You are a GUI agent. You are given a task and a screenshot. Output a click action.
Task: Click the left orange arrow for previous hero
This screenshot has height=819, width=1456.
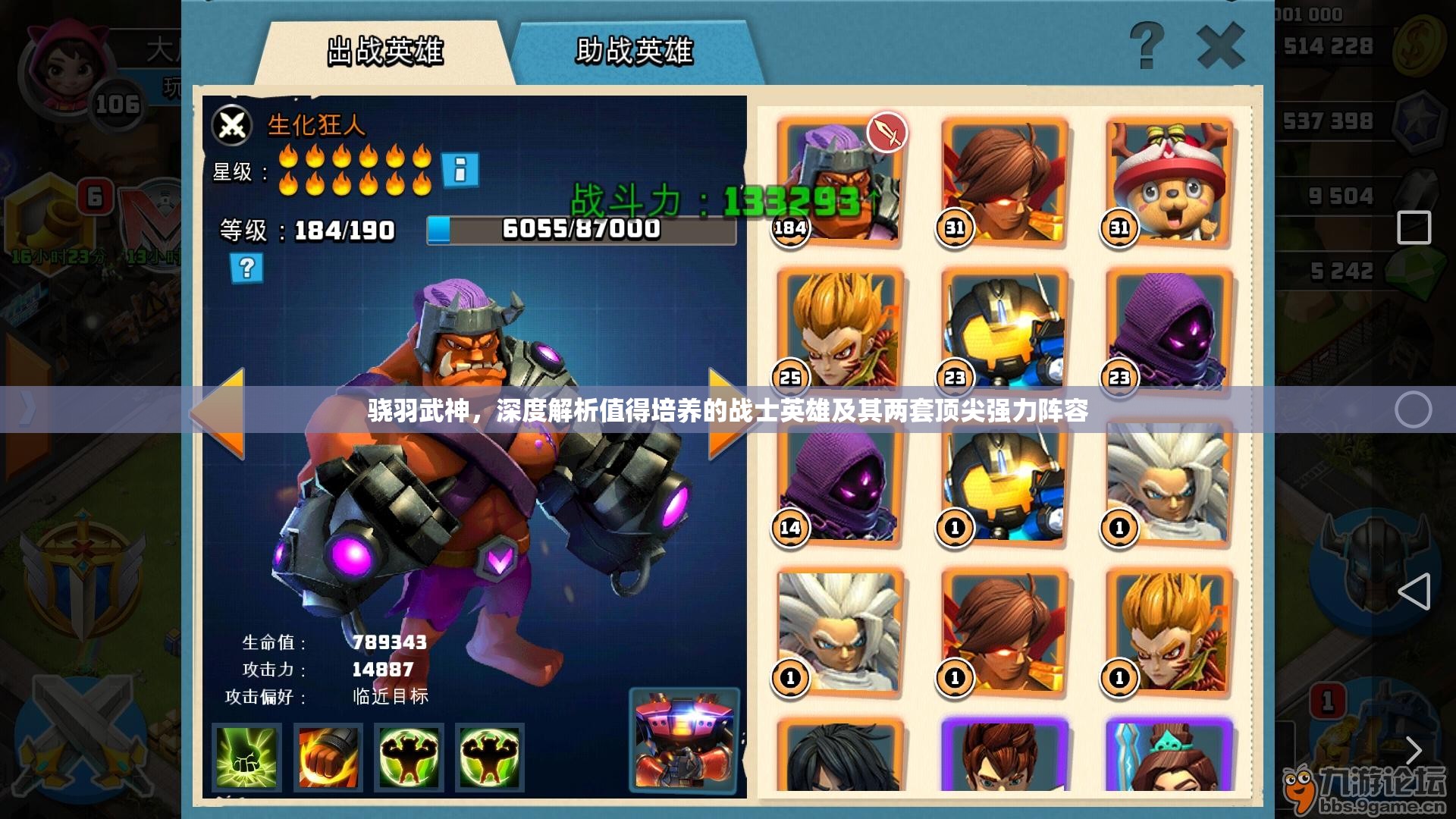[230, 412]
